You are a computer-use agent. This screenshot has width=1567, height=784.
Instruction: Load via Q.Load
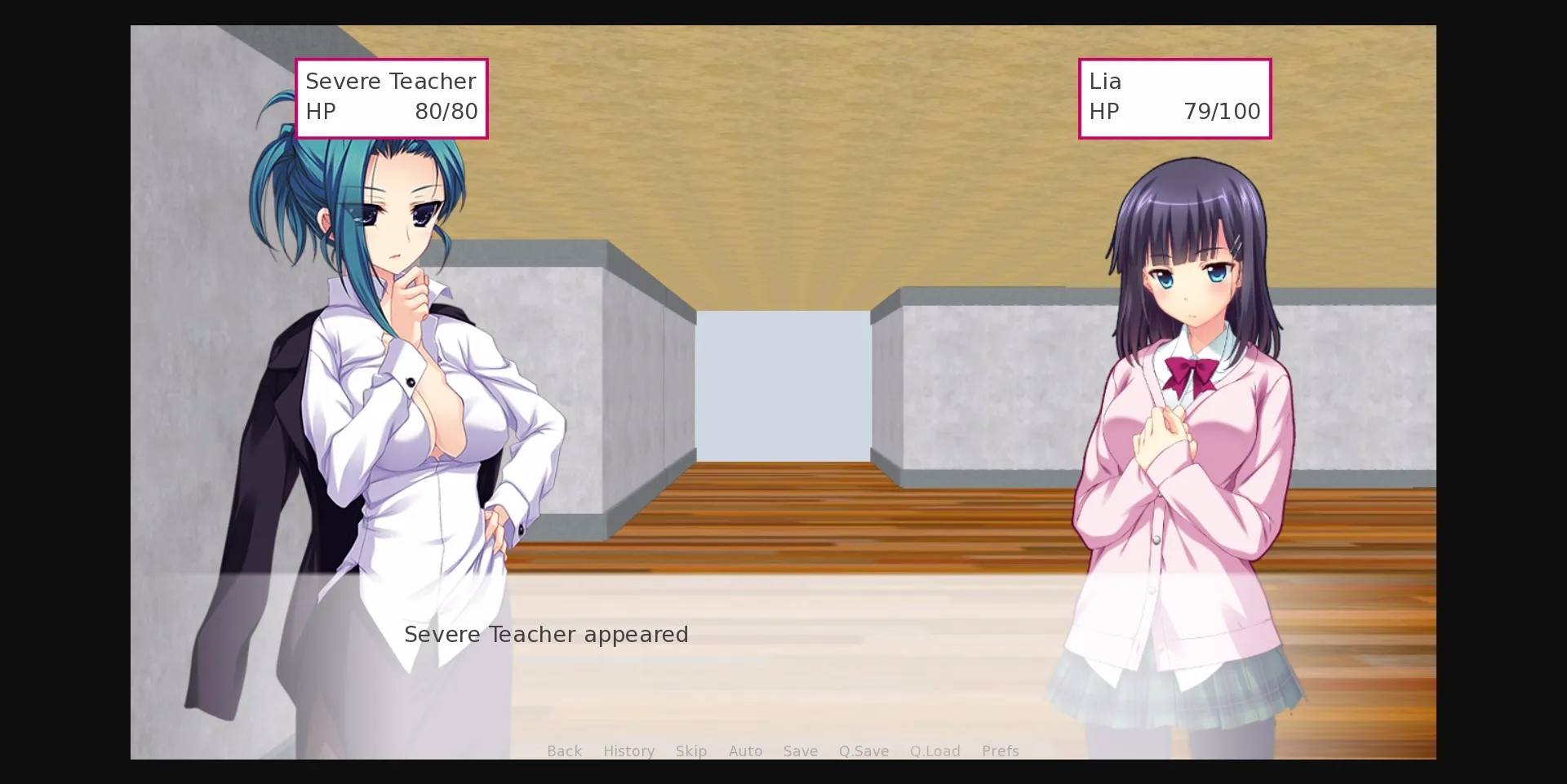point(934,751)
